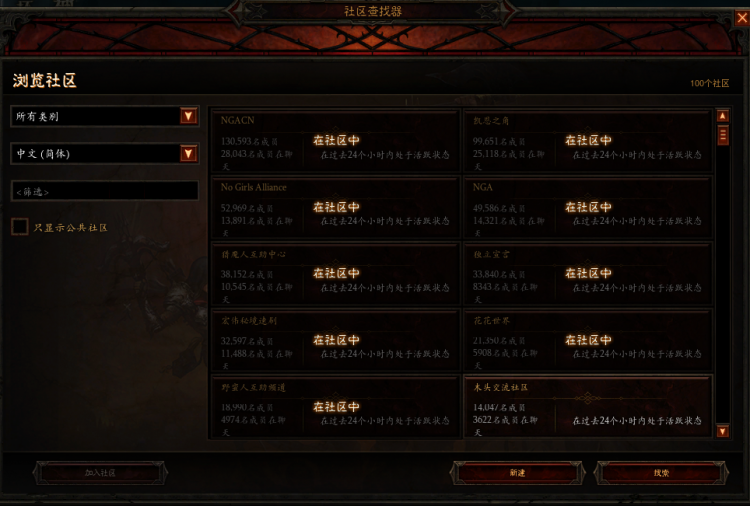Image resolution: width=750 pixels, height=506 pixels.
Task: Toggle the 只显示公共社区 checkbox
Action: (20, 227)
